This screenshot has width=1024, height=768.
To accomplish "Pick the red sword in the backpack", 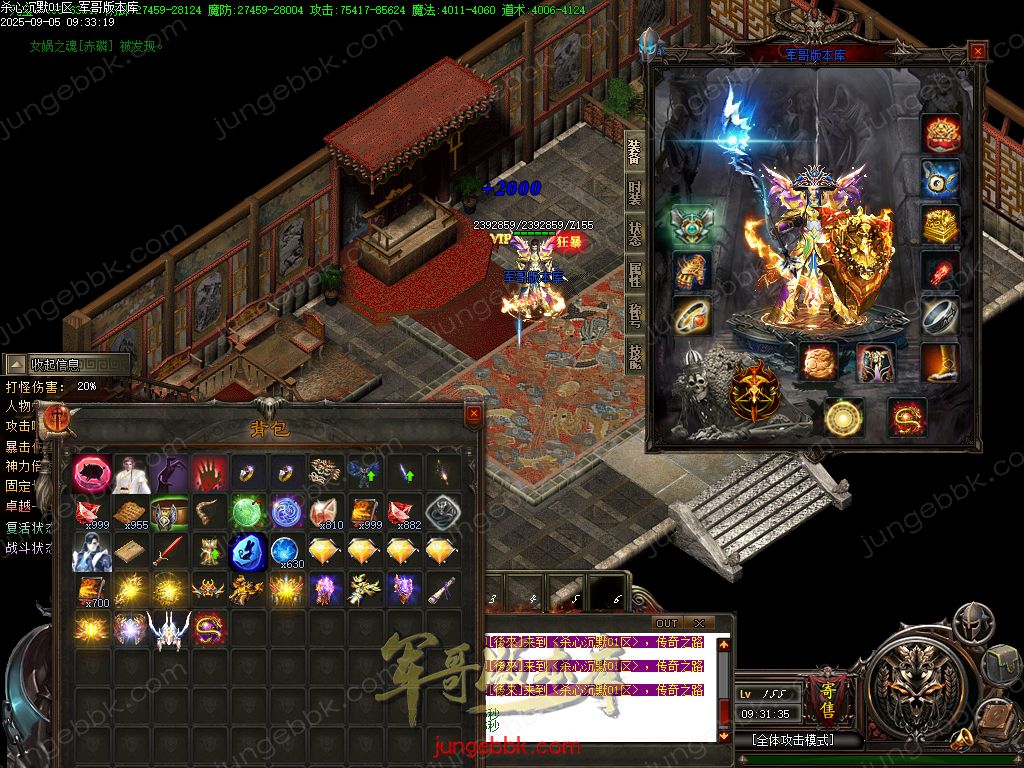I will 169,551.
